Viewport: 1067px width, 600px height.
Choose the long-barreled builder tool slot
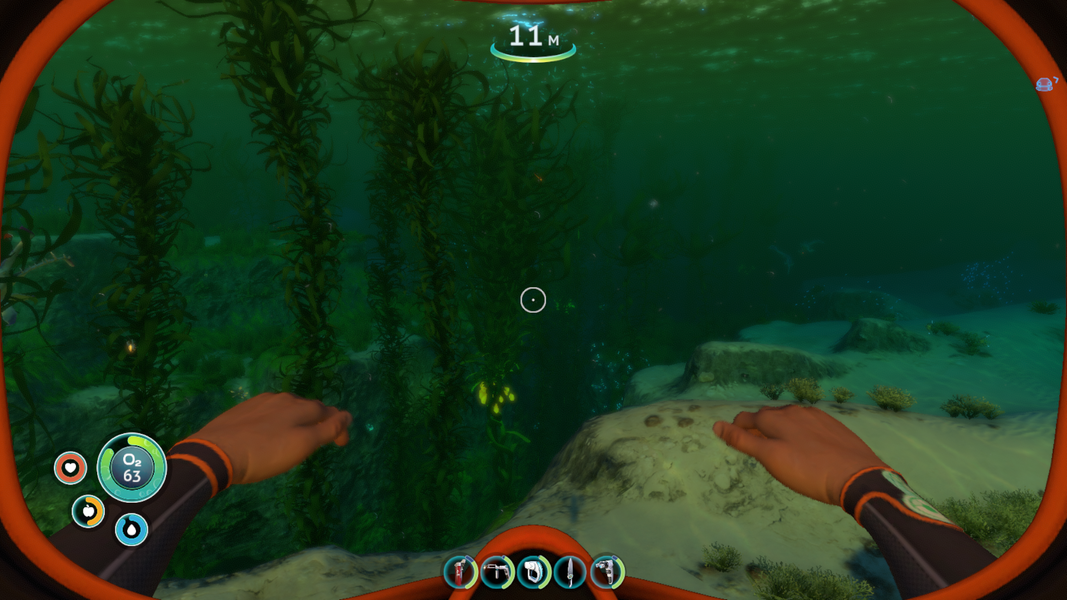click(x=496, y=572)
